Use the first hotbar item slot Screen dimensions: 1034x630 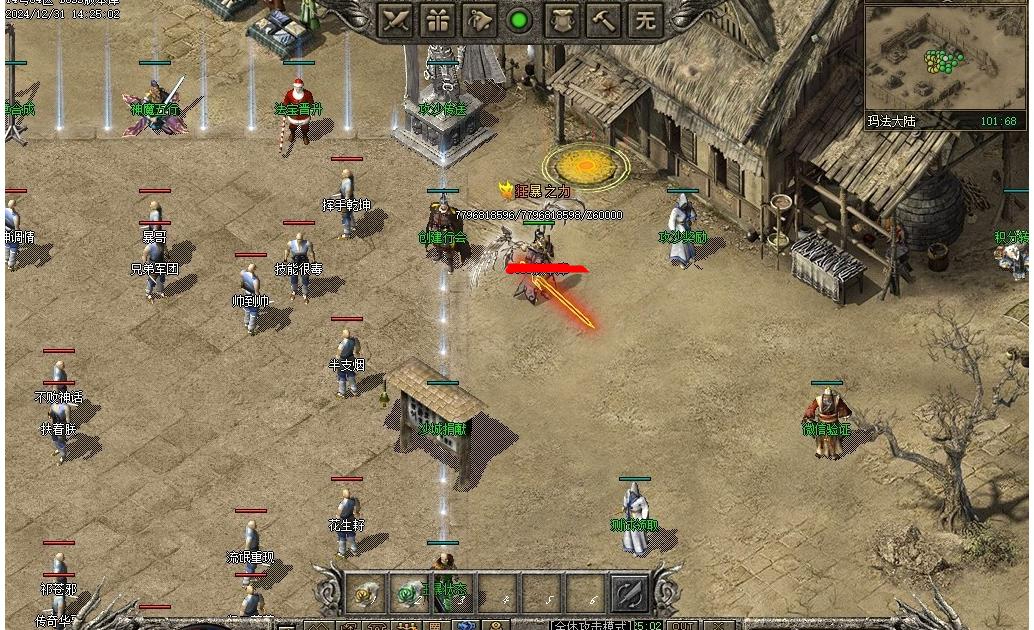point(366,592)
